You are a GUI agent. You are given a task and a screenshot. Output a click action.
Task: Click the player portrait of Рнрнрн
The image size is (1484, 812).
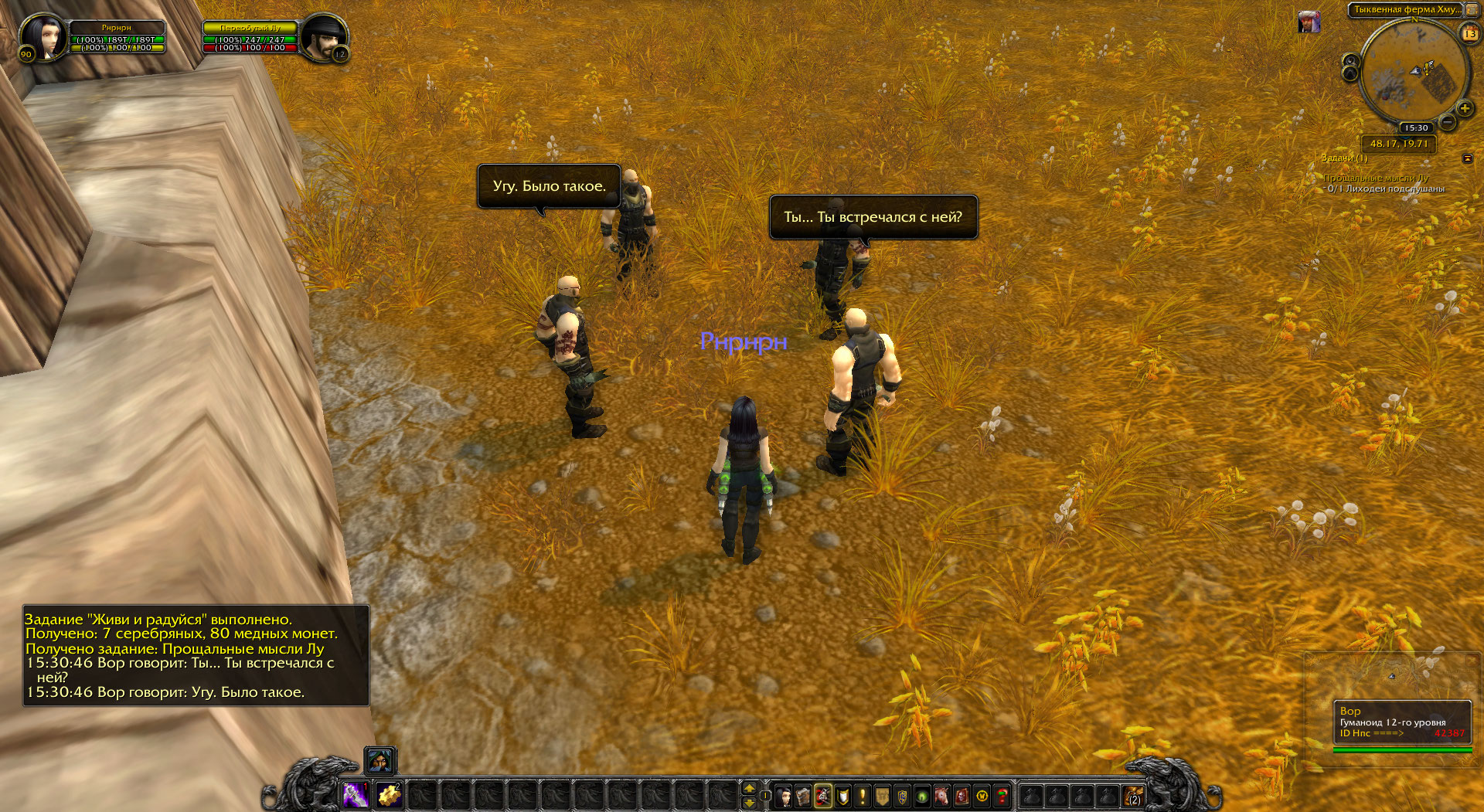tap(43, 36)
